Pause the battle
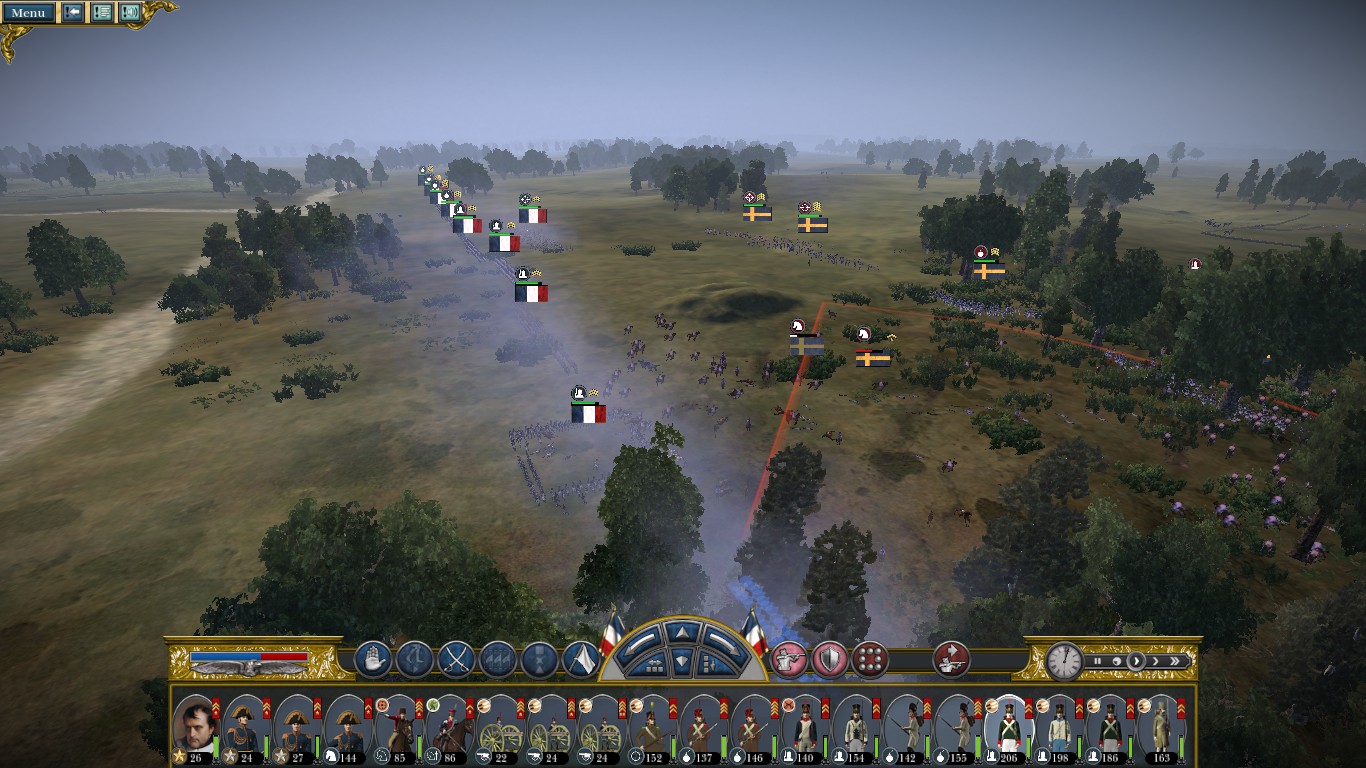Image resolution: width=1366 pixels, height=768 pixels. point(1097,661)
